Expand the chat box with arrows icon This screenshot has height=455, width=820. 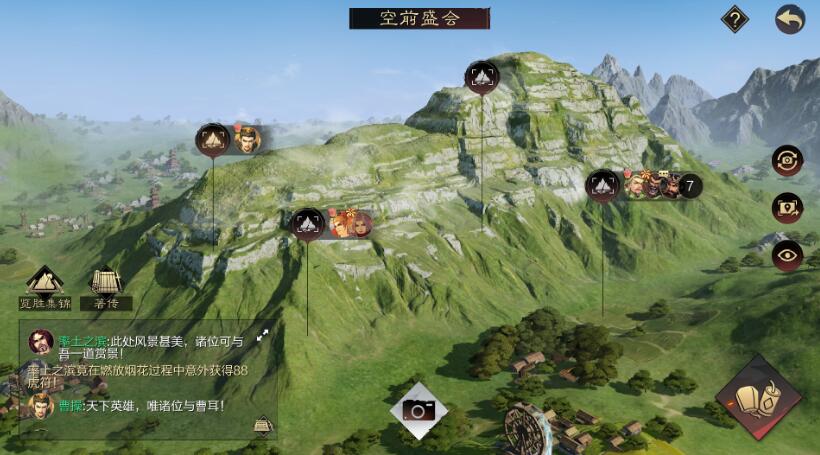pyautogui.click(x=263, y=336)
